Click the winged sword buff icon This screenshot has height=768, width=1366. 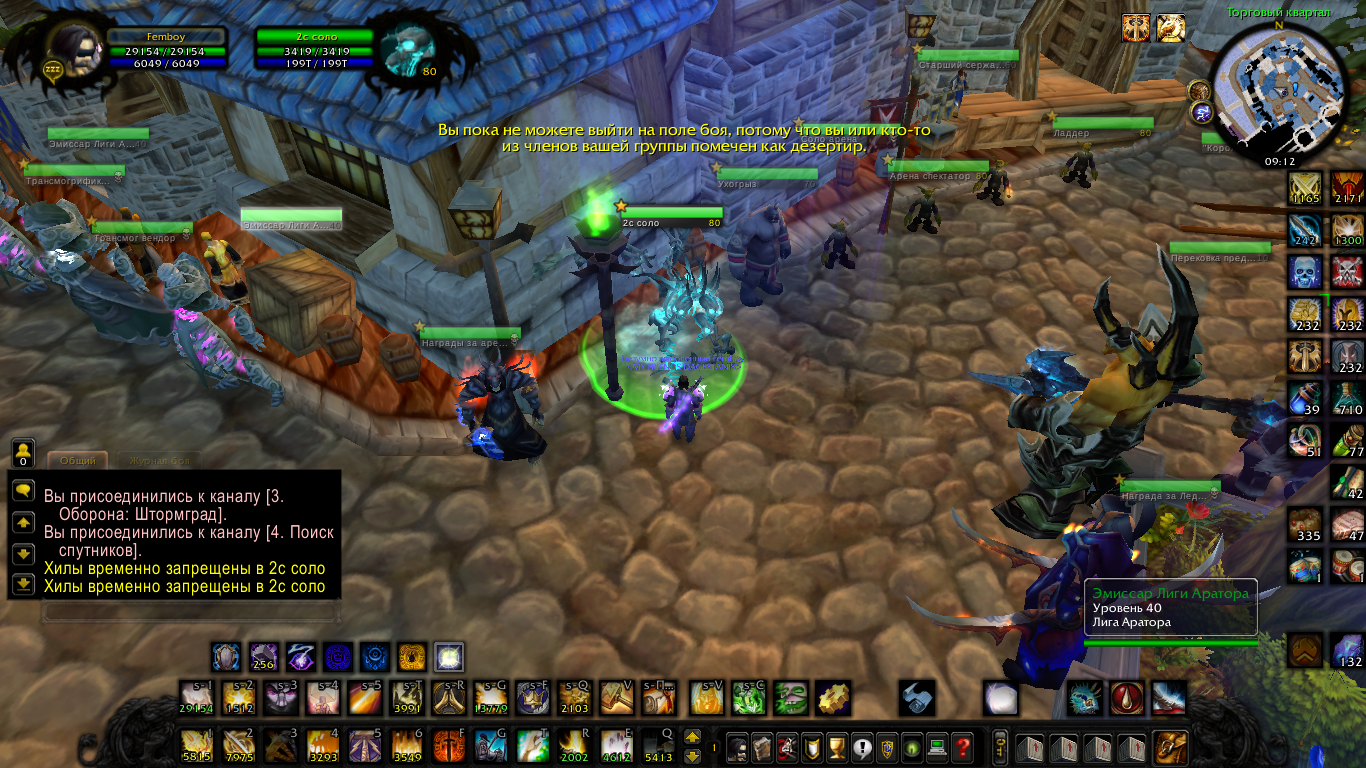[x=1136, y=28]
